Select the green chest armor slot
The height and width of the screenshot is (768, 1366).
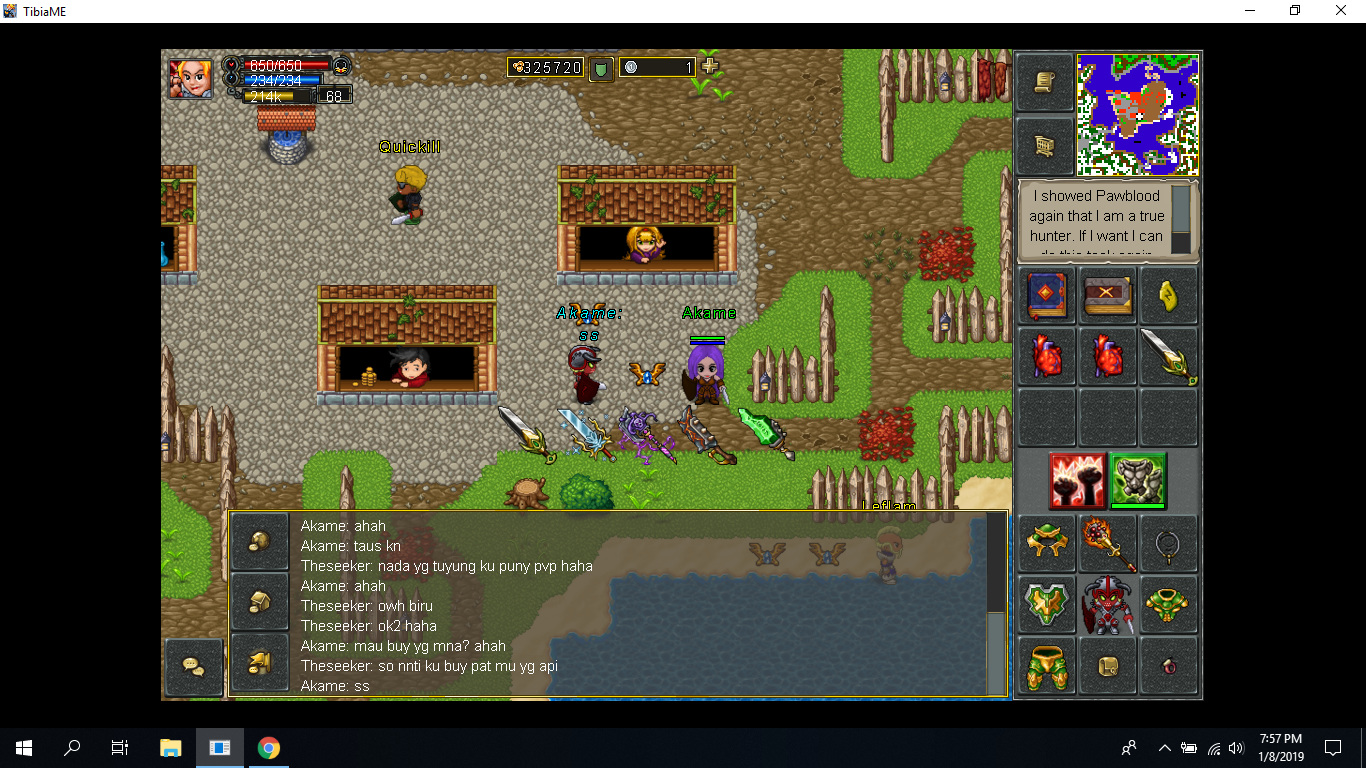(x=1168, y=605)
